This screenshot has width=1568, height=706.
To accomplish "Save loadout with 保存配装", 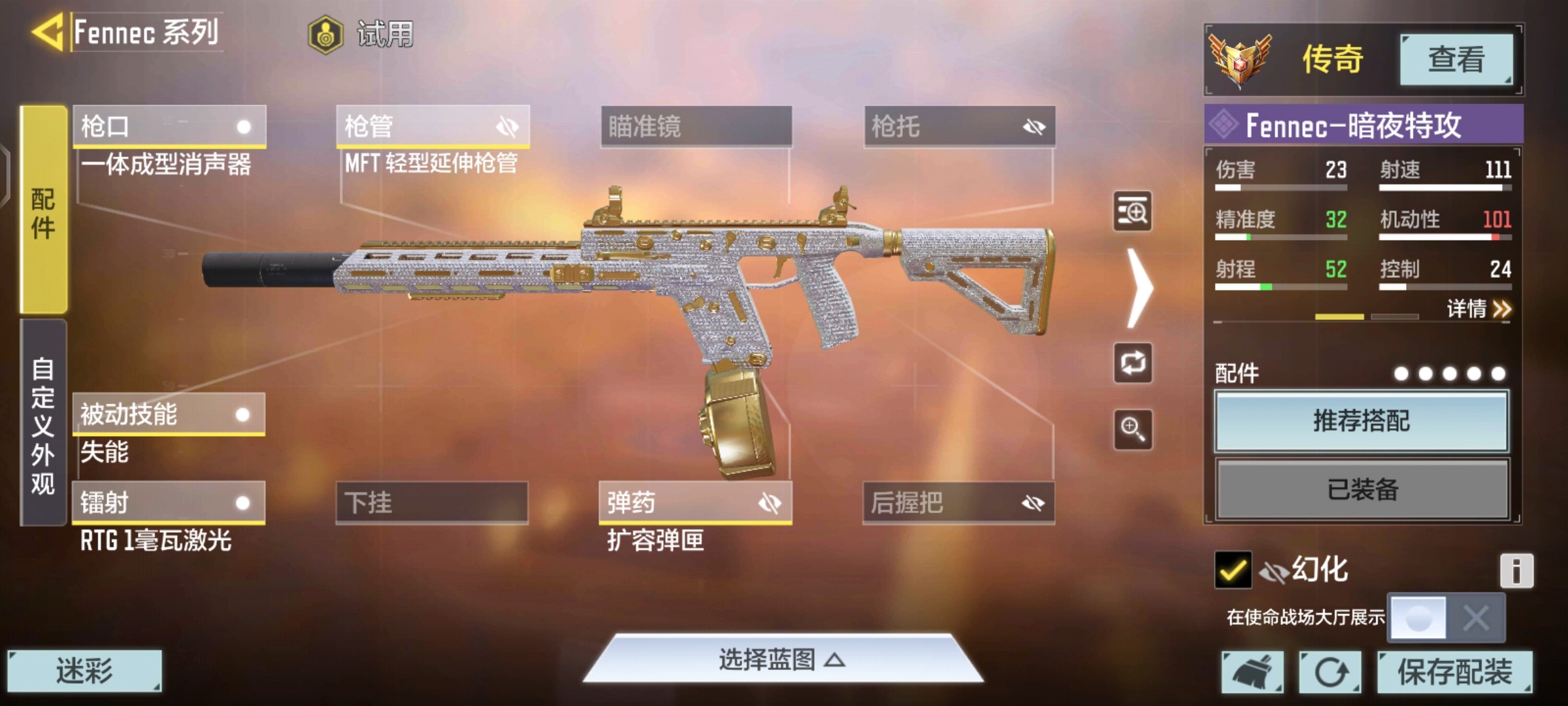I will click(1454, 671).
